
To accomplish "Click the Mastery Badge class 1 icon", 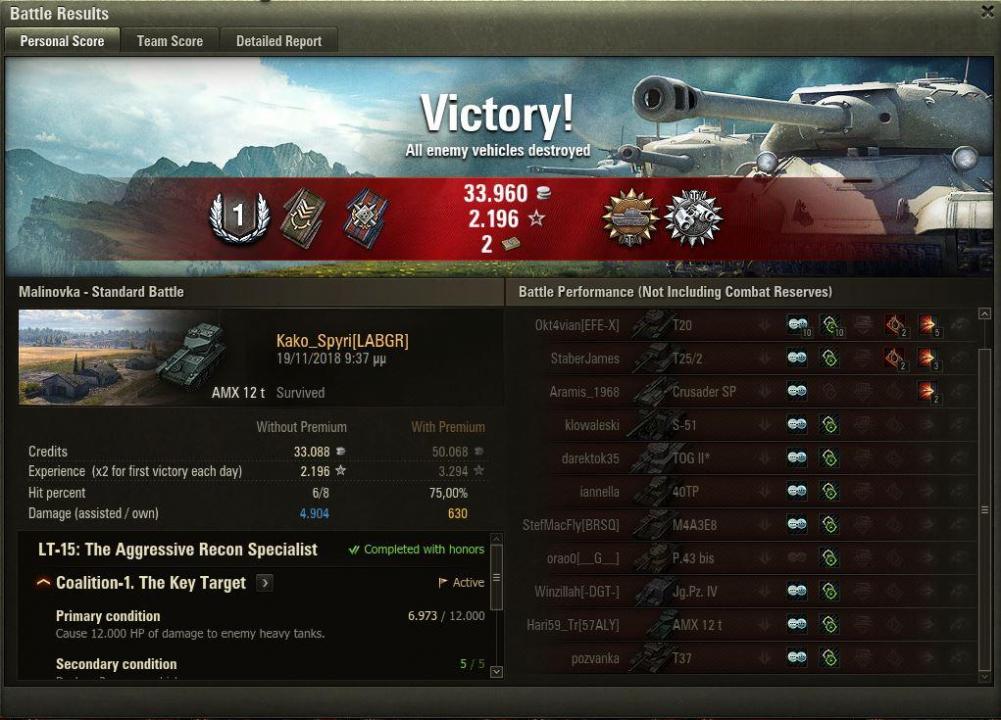I will (238, 217).
